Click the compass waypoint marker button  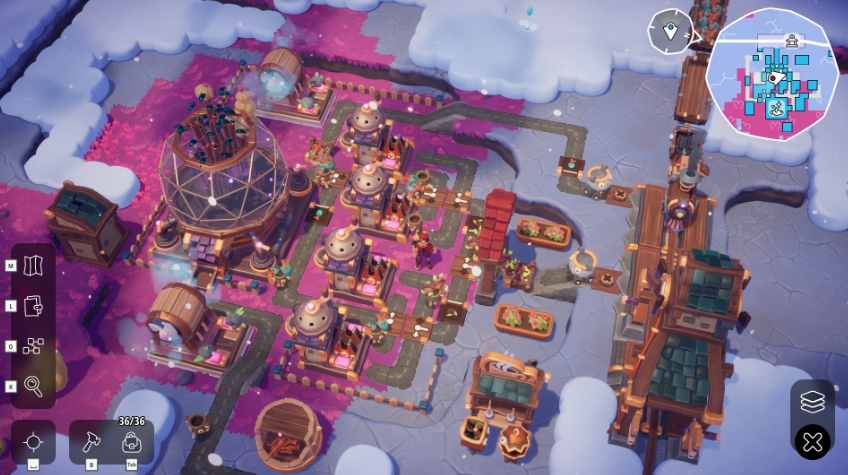(x=670, y=31)
